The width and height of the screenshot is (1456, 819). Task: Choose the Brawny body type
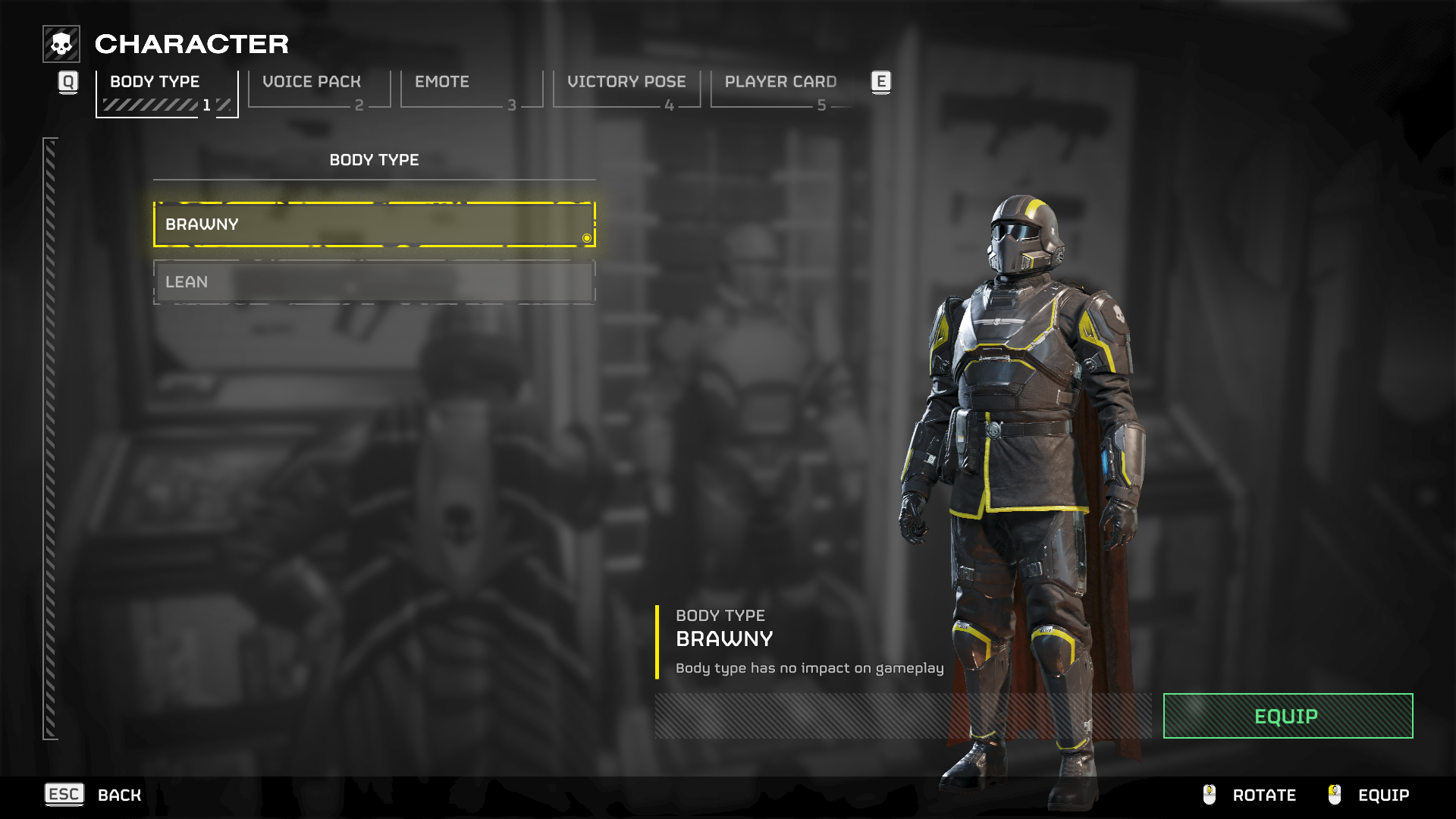tap(374, 224)
